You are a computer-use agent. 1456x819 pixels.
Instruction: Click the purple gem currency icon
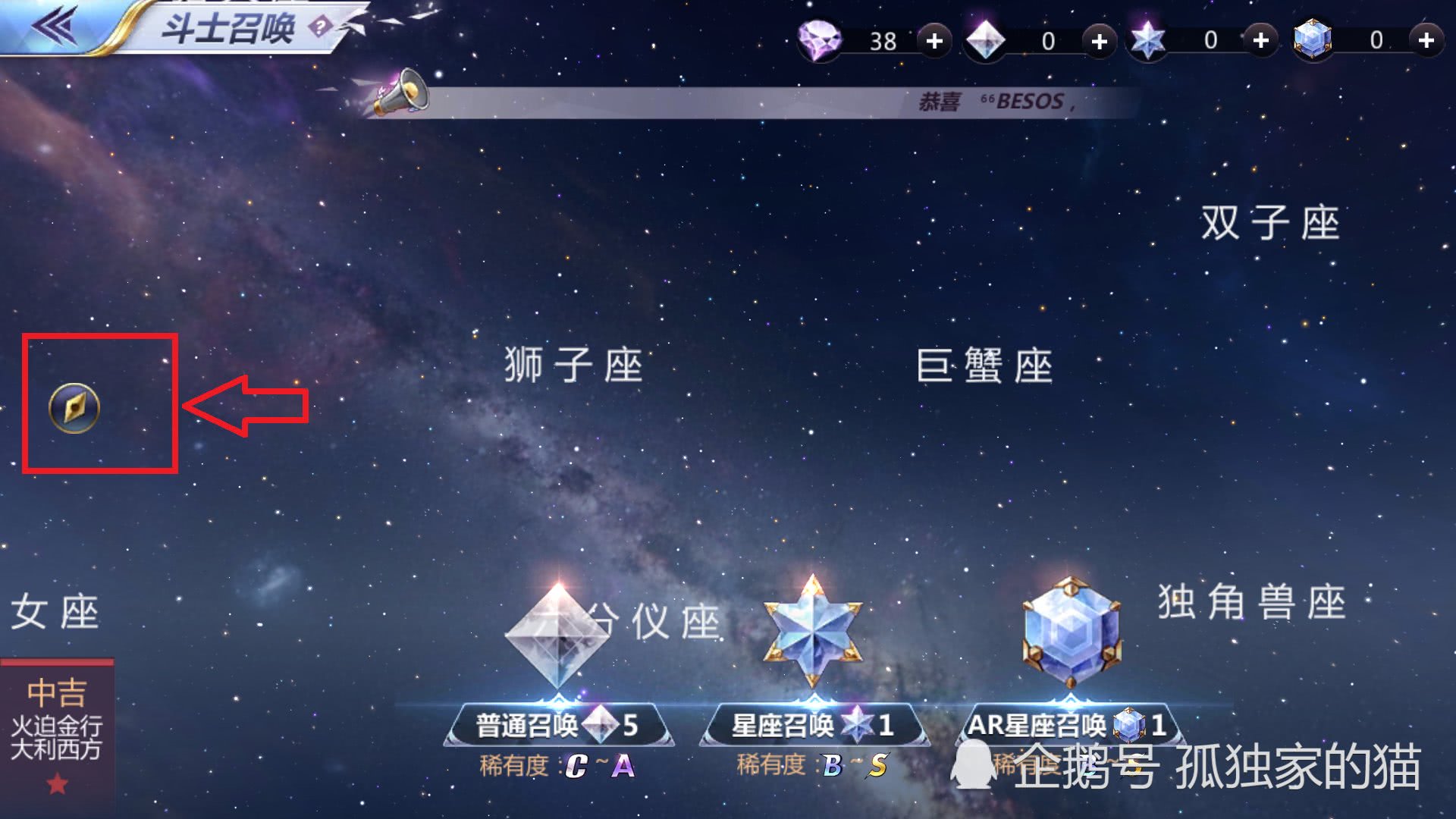tap(821, 41)
